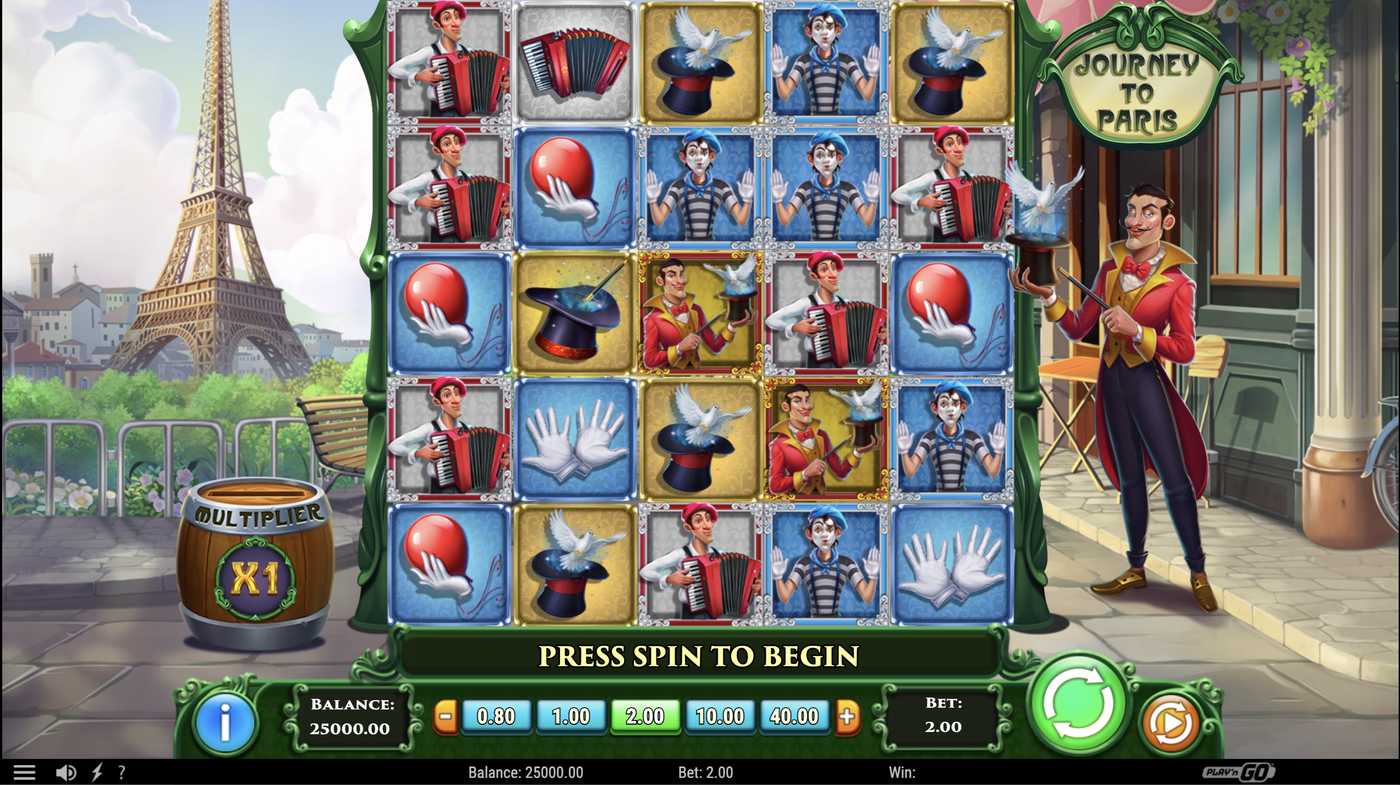Switch bet to 10.00
This screenshot has height=785, width=1400.
pyautogui.click(x=720, y=716)
